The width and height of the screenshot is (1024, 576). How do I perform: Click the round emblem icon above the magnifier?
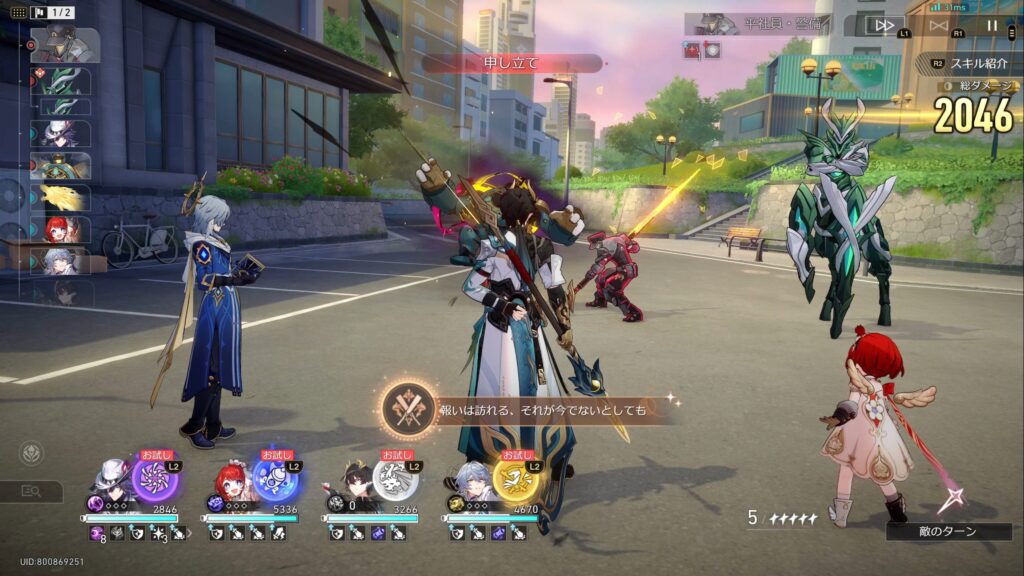tap(31, 453)
